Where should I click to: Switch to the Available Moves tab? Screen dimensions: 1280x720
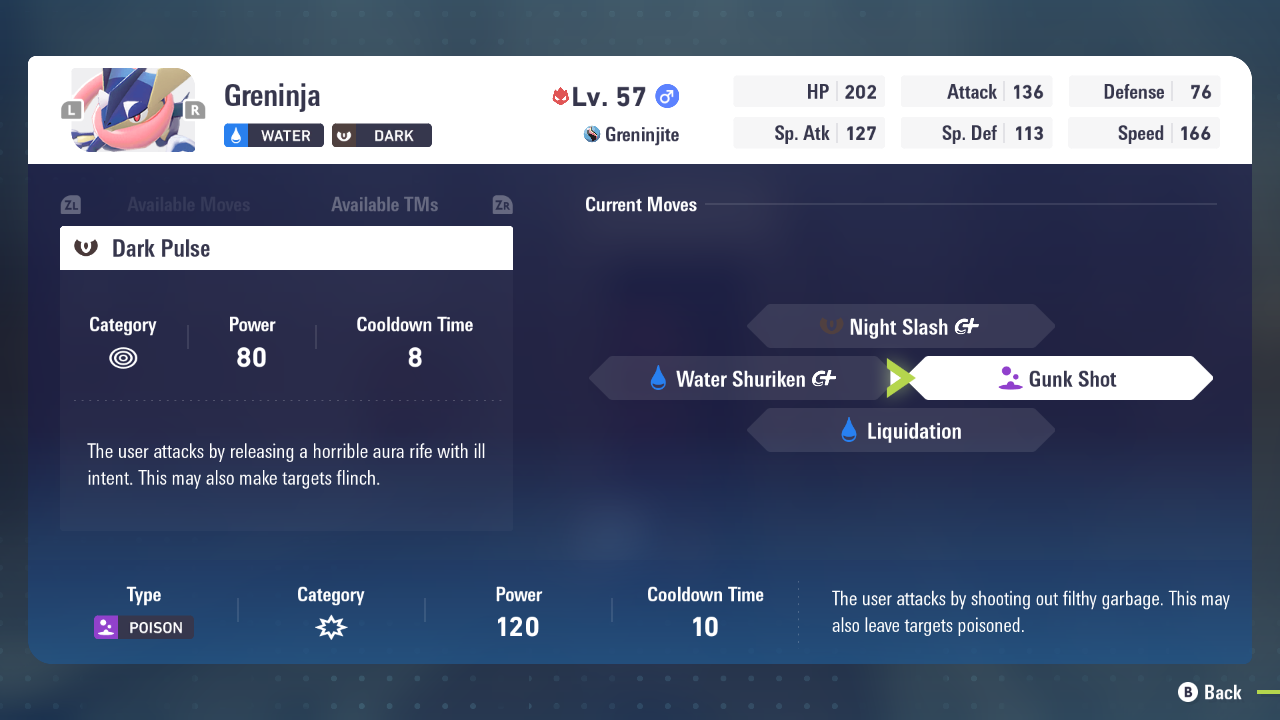[188, 205]
